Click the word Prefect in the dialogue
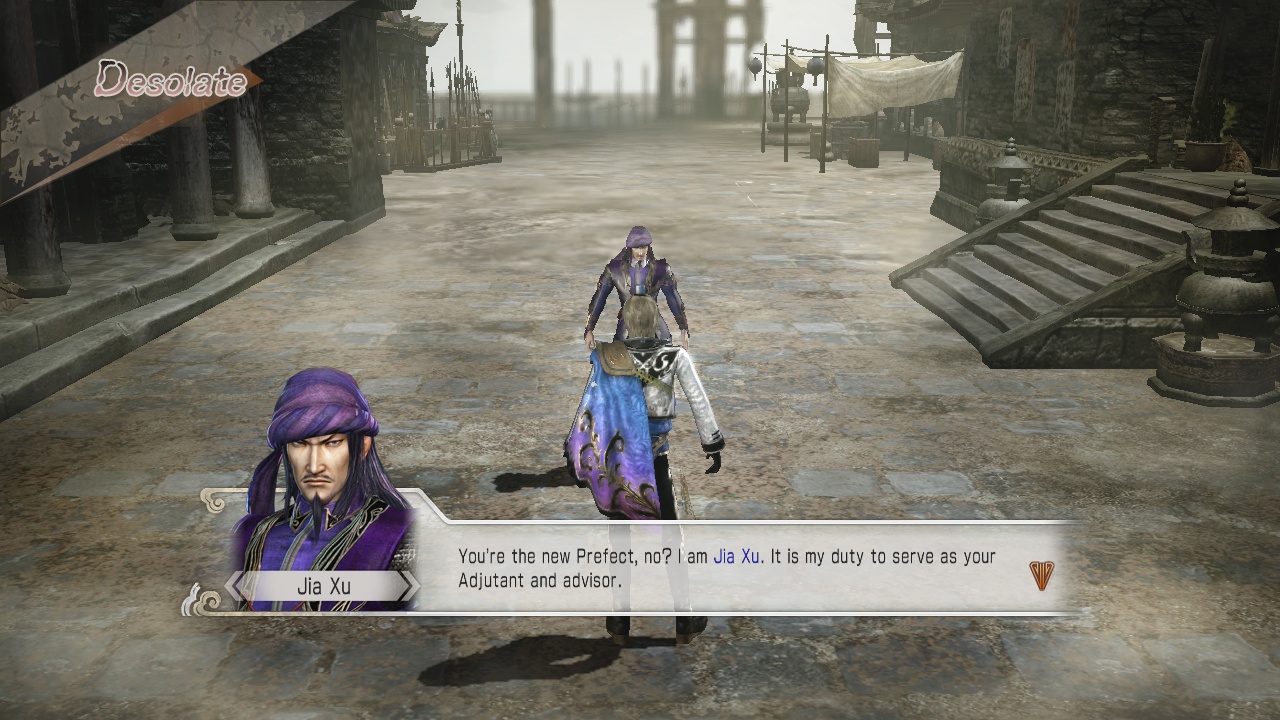 point(590,557)
